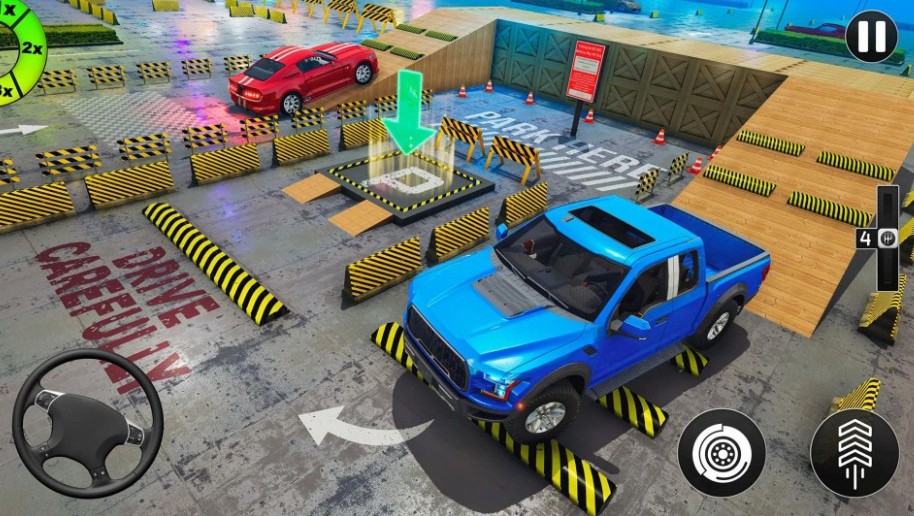Viewport: 914px width, 516px height.
Task: Turn the steering wheel control
Action: point(87,423)
